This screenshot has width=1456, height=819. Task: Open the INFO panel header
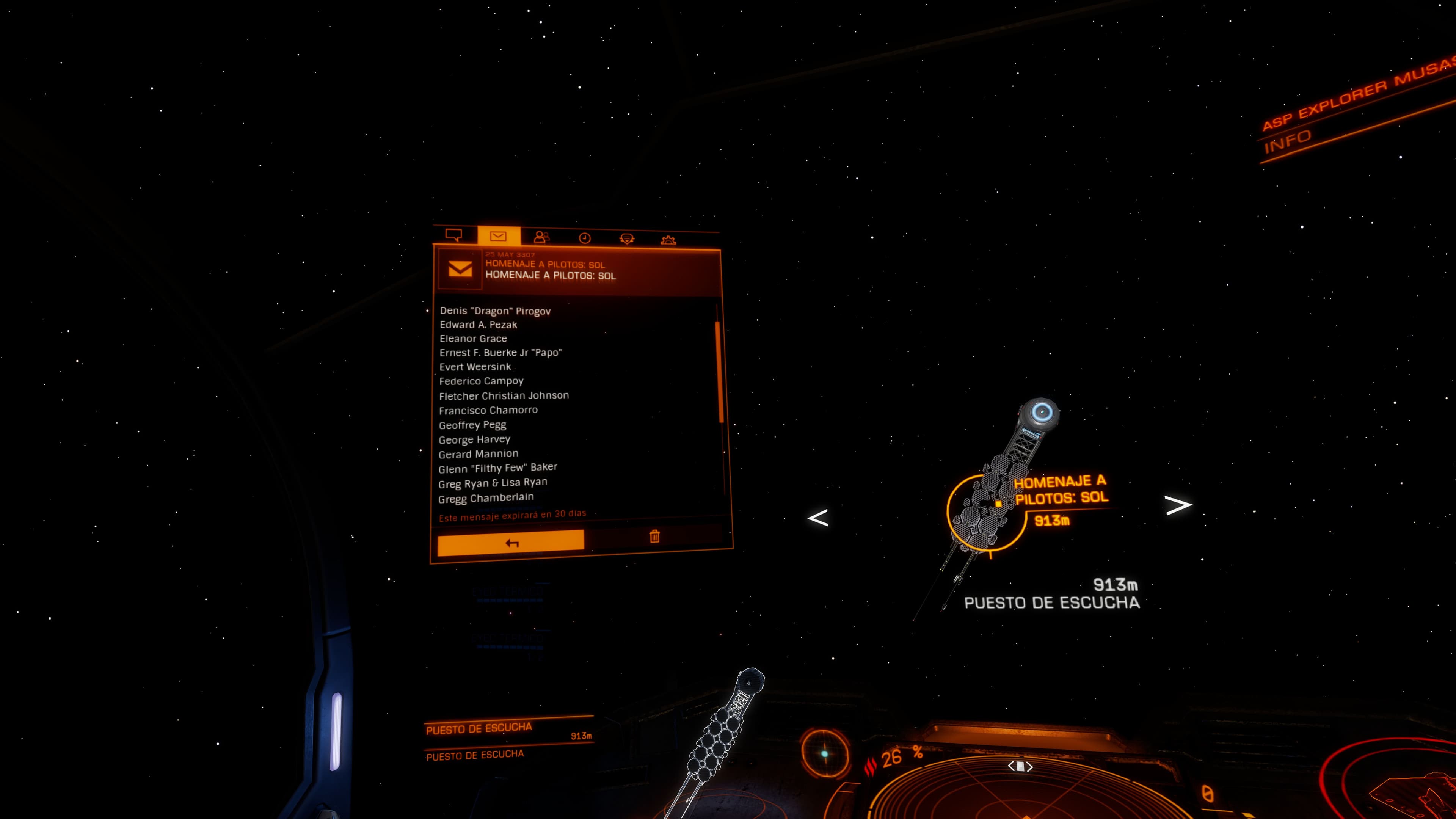point(1288,142)
